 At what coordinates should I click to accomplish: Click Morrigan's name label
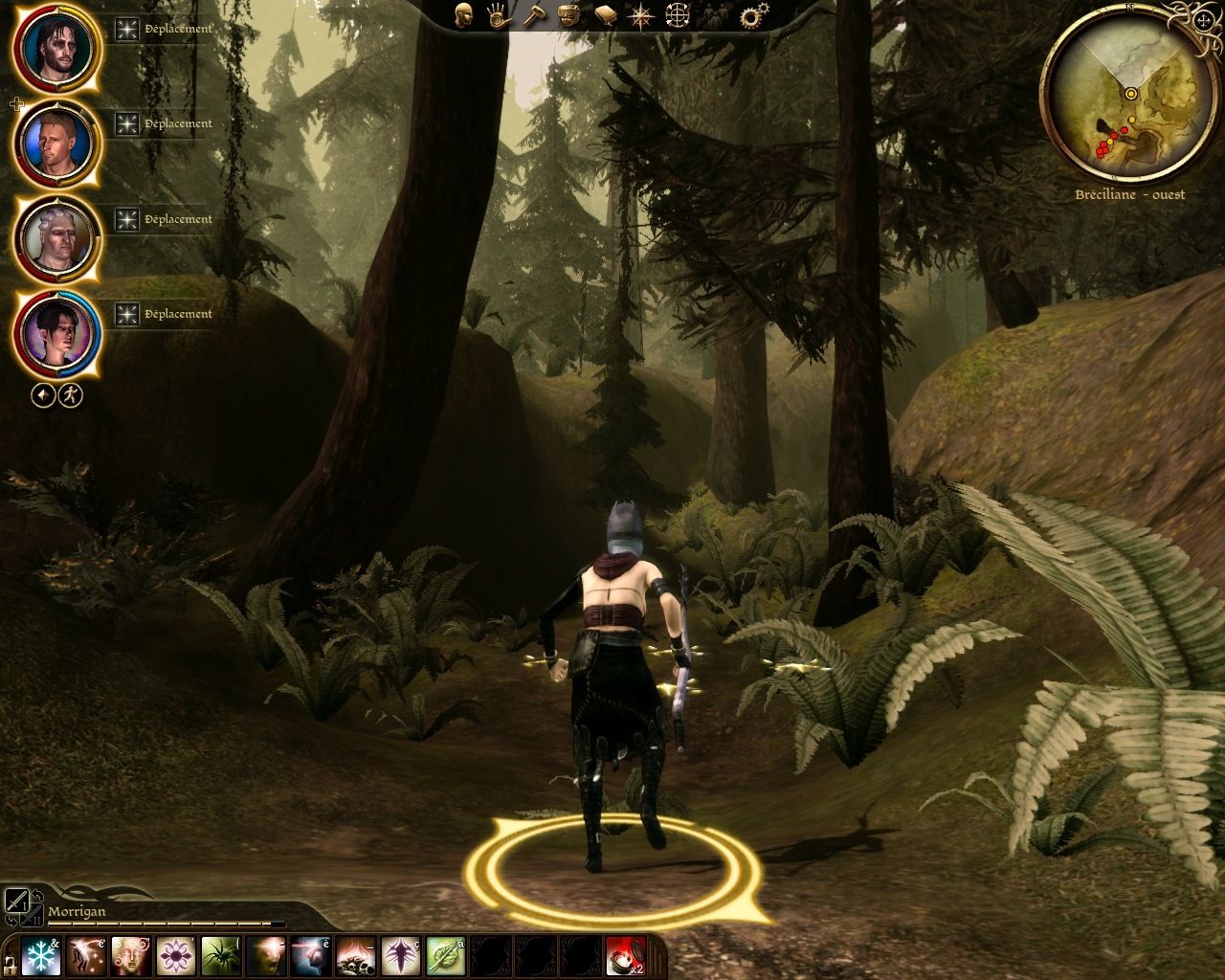[77, 912]
